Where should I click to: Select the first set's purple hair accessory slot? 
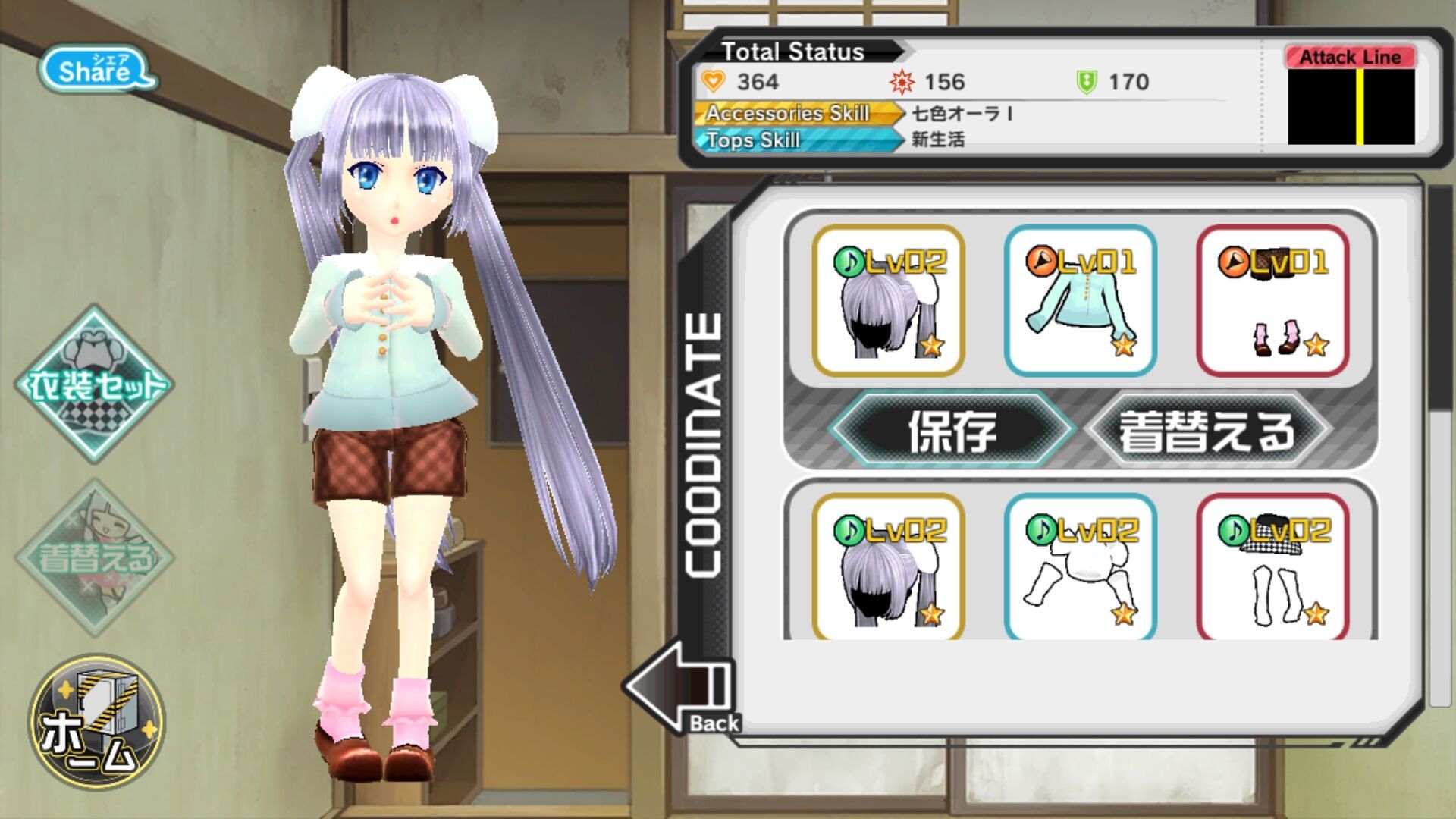[888, 301]
